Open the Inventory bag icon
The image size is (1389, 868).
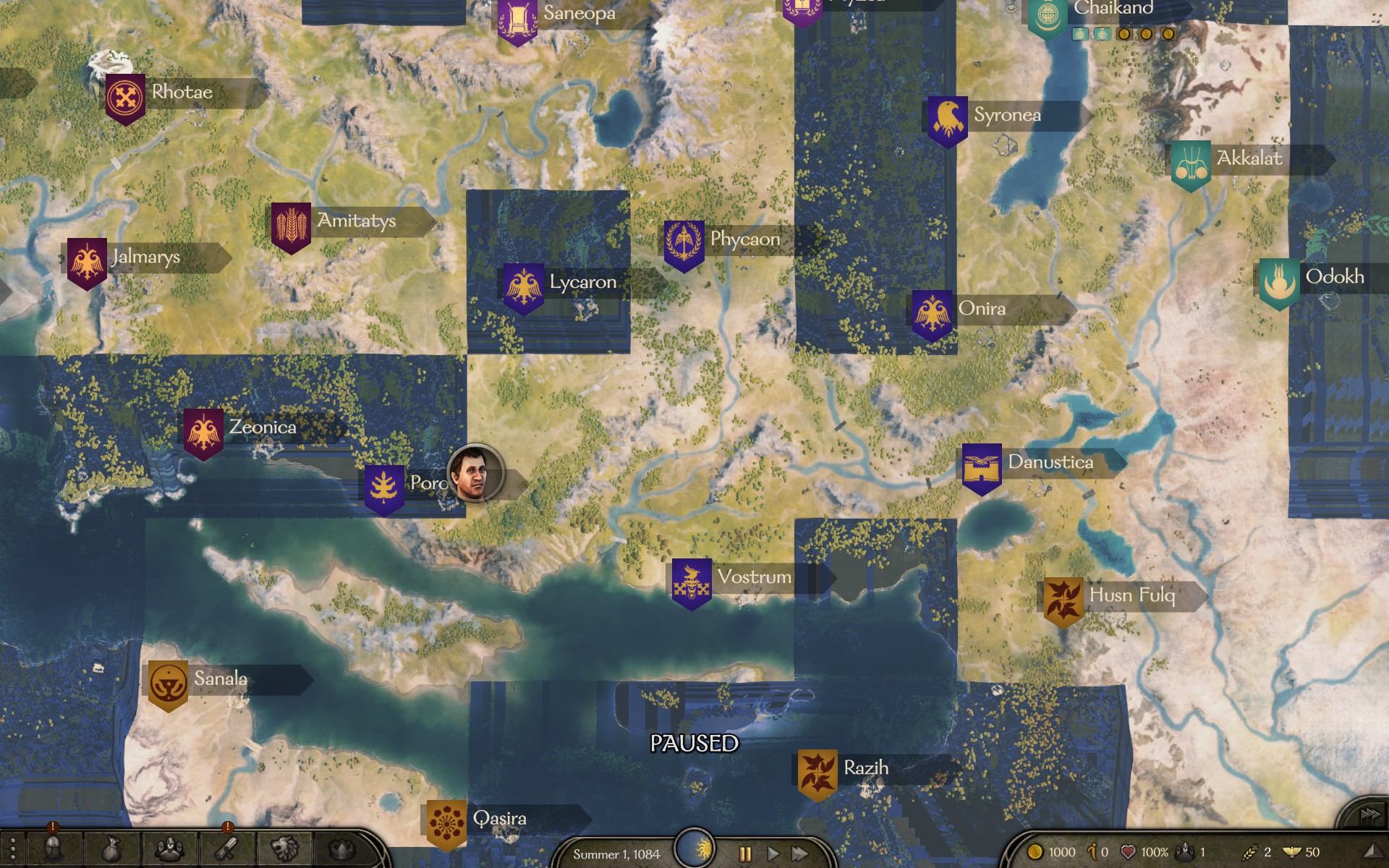(x=112, y=849)
